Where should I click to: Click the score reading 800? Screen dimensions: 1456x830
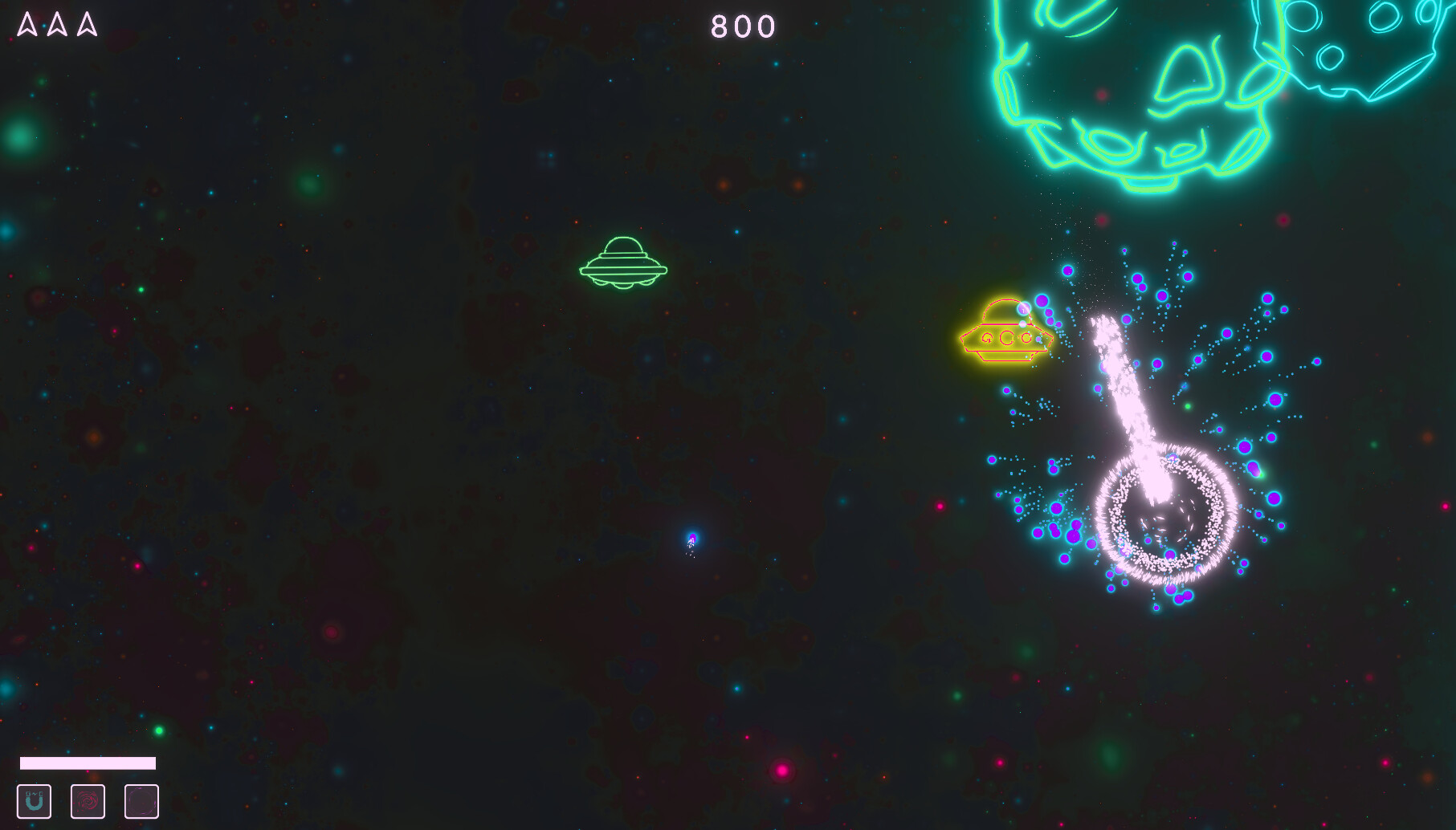(743, 26)
